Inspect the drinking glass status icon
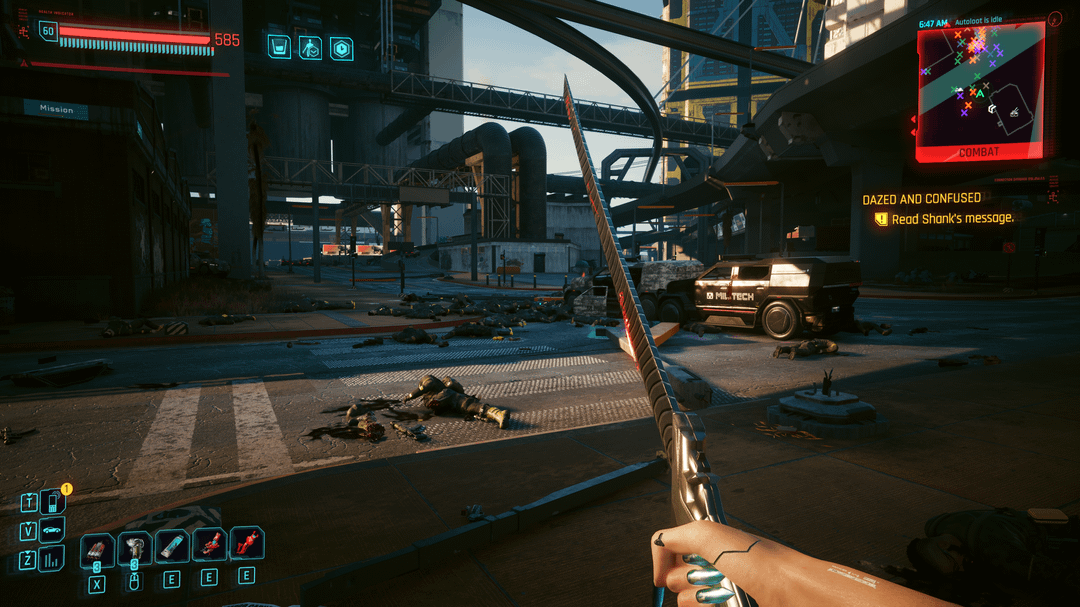This screenshot has height=607, width=1080. tap(279, 46)
